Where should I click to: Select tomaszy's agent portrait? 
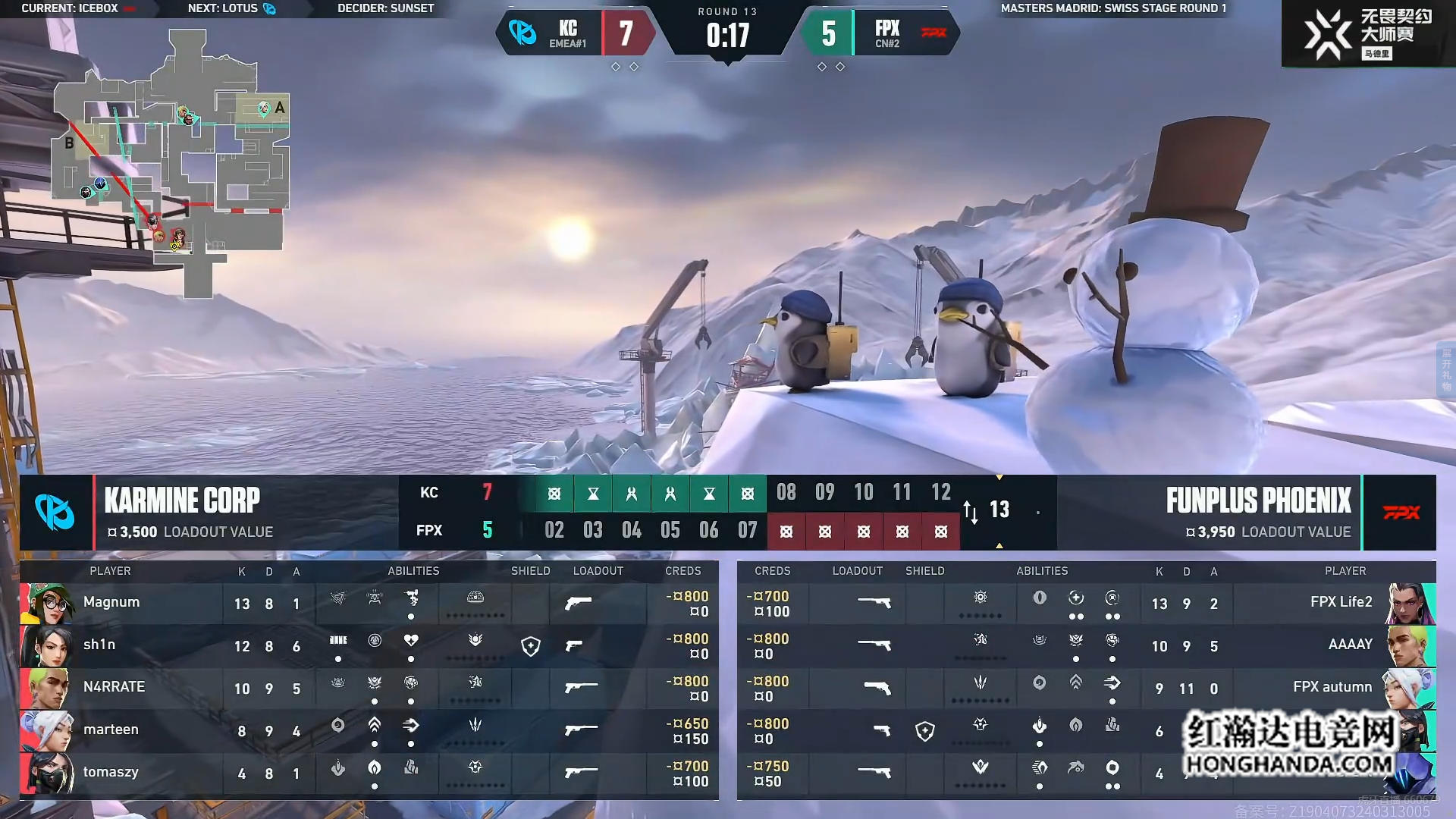pyautogui.click(x=47, y=773)
